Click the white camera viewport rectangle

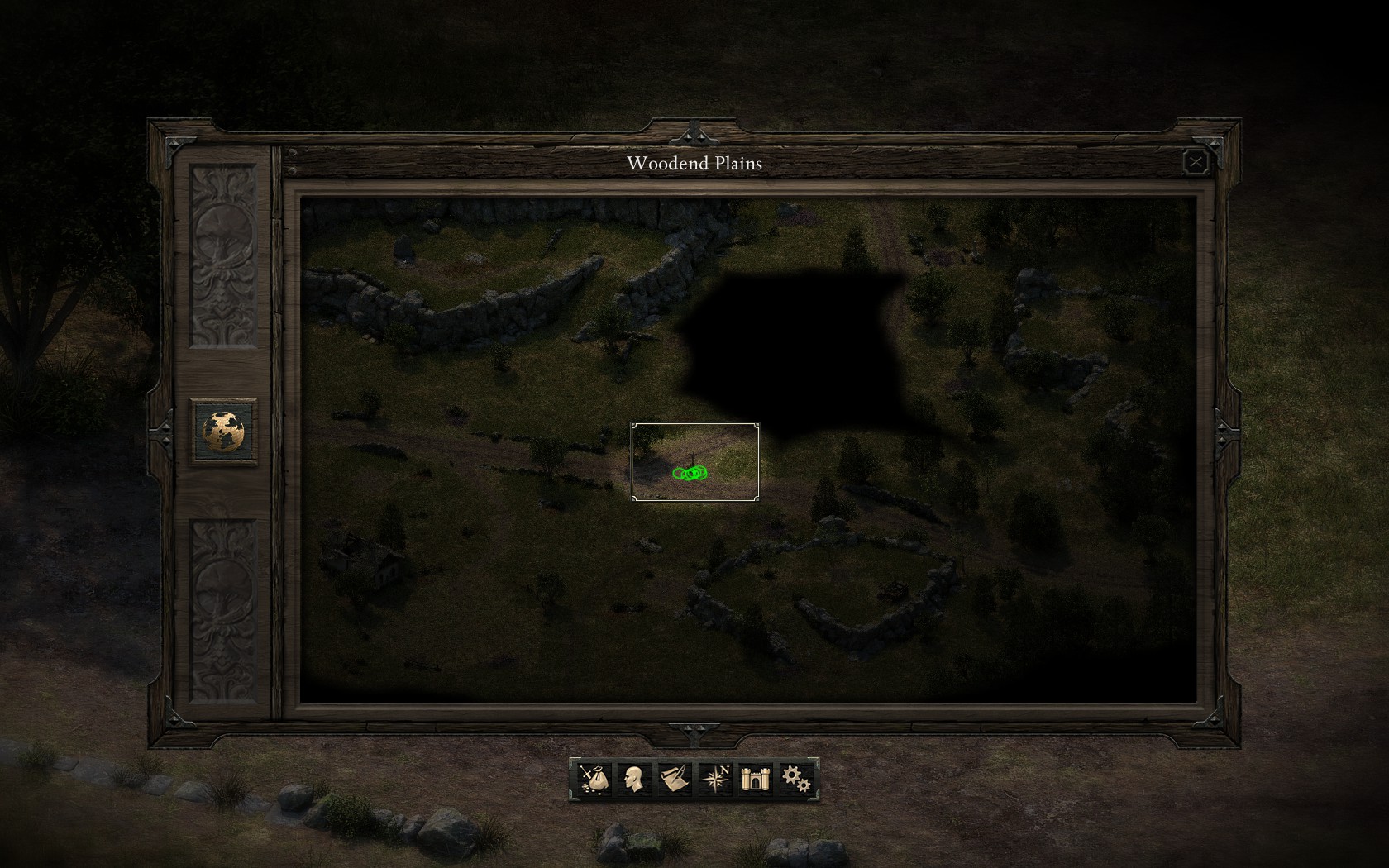(x=694, y=460)
